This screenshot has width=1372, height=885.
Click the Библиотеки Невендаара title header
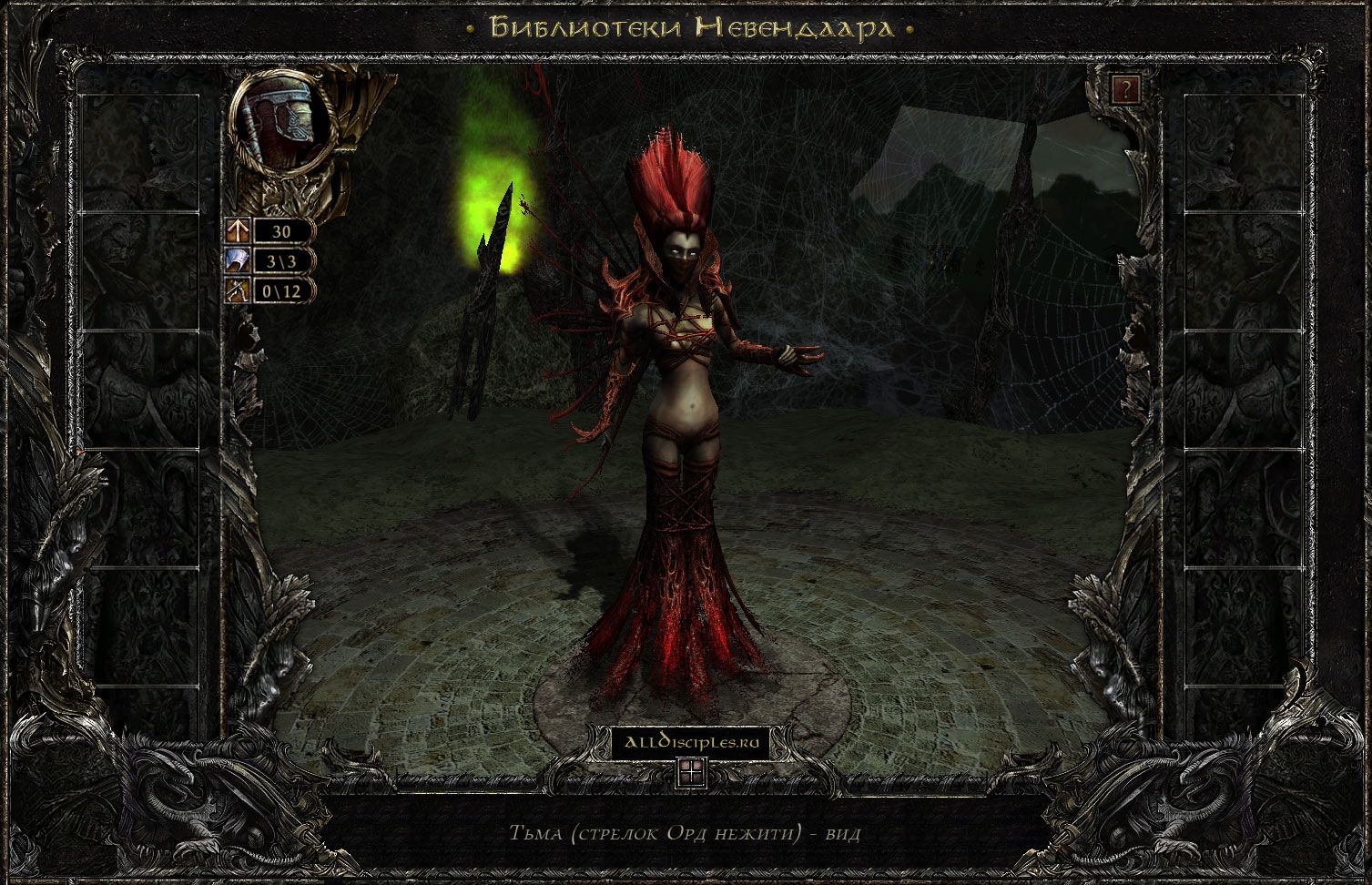pos(690,27)
